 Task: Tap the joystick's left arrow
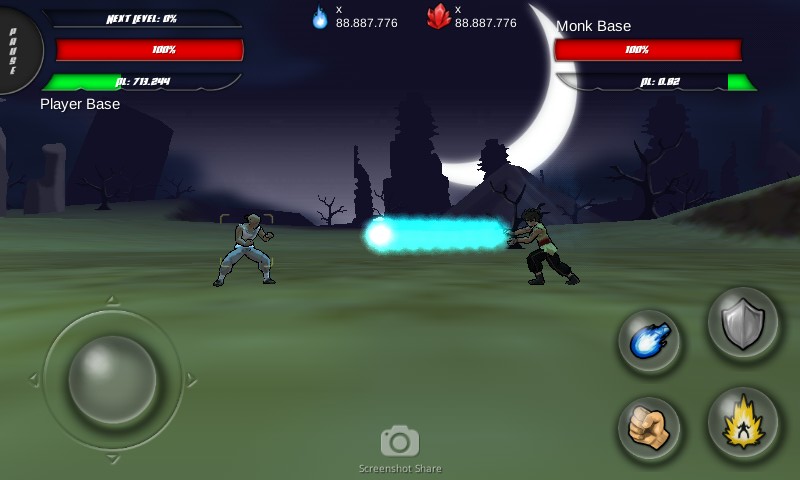pyautogui.click(x=34, y=380)
